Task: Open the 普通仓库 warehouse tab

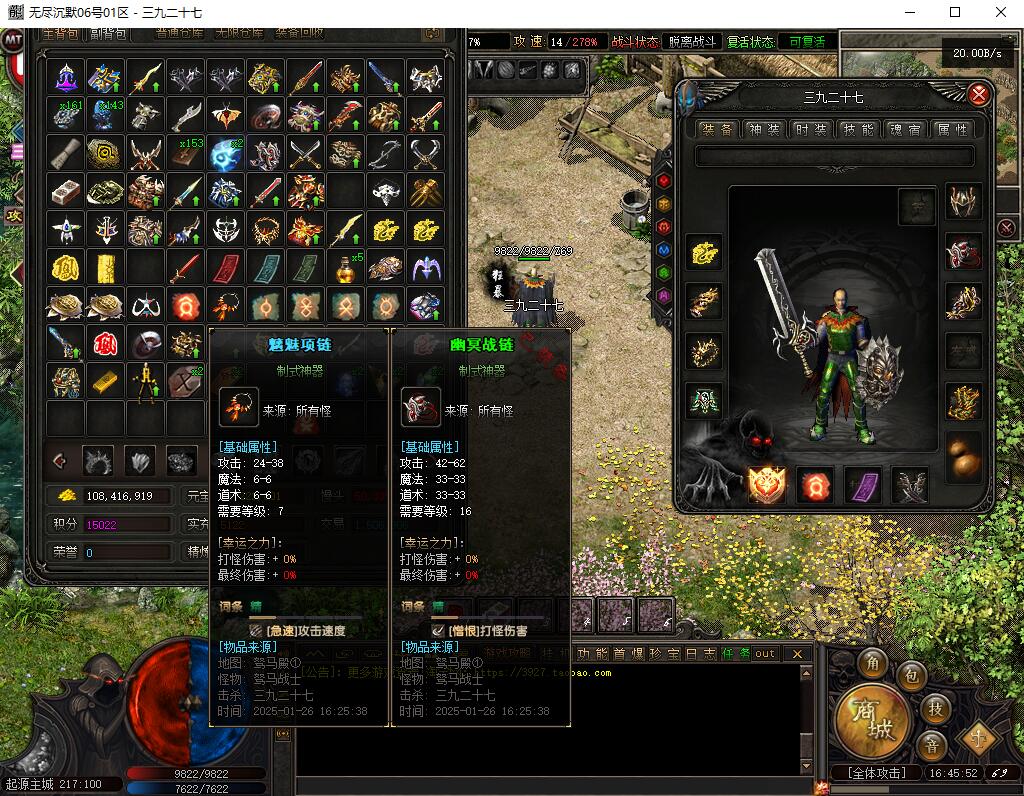Action: pos(179,33)
